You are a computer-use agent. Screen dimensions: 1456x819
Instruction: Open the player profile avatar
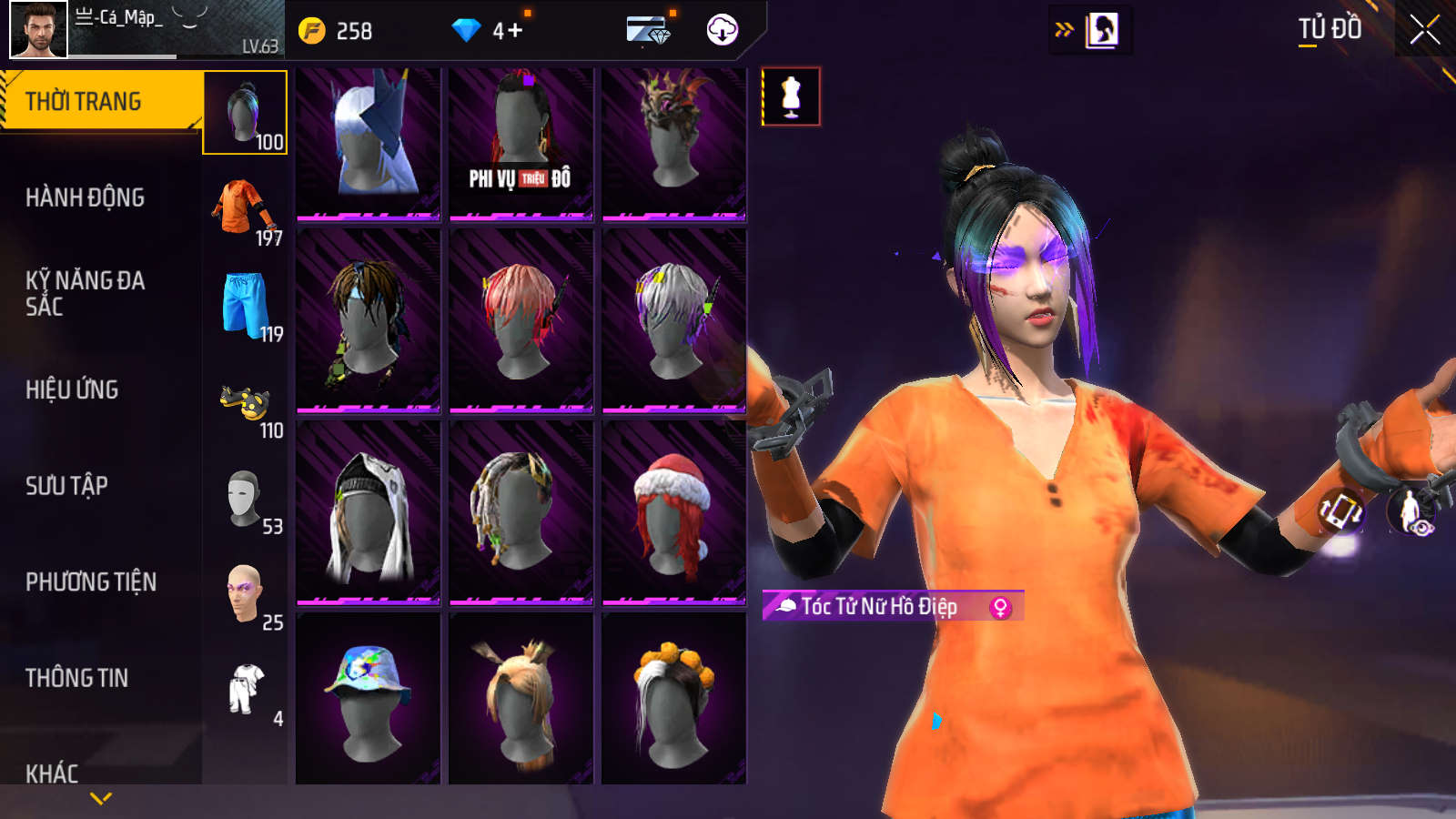38,30
